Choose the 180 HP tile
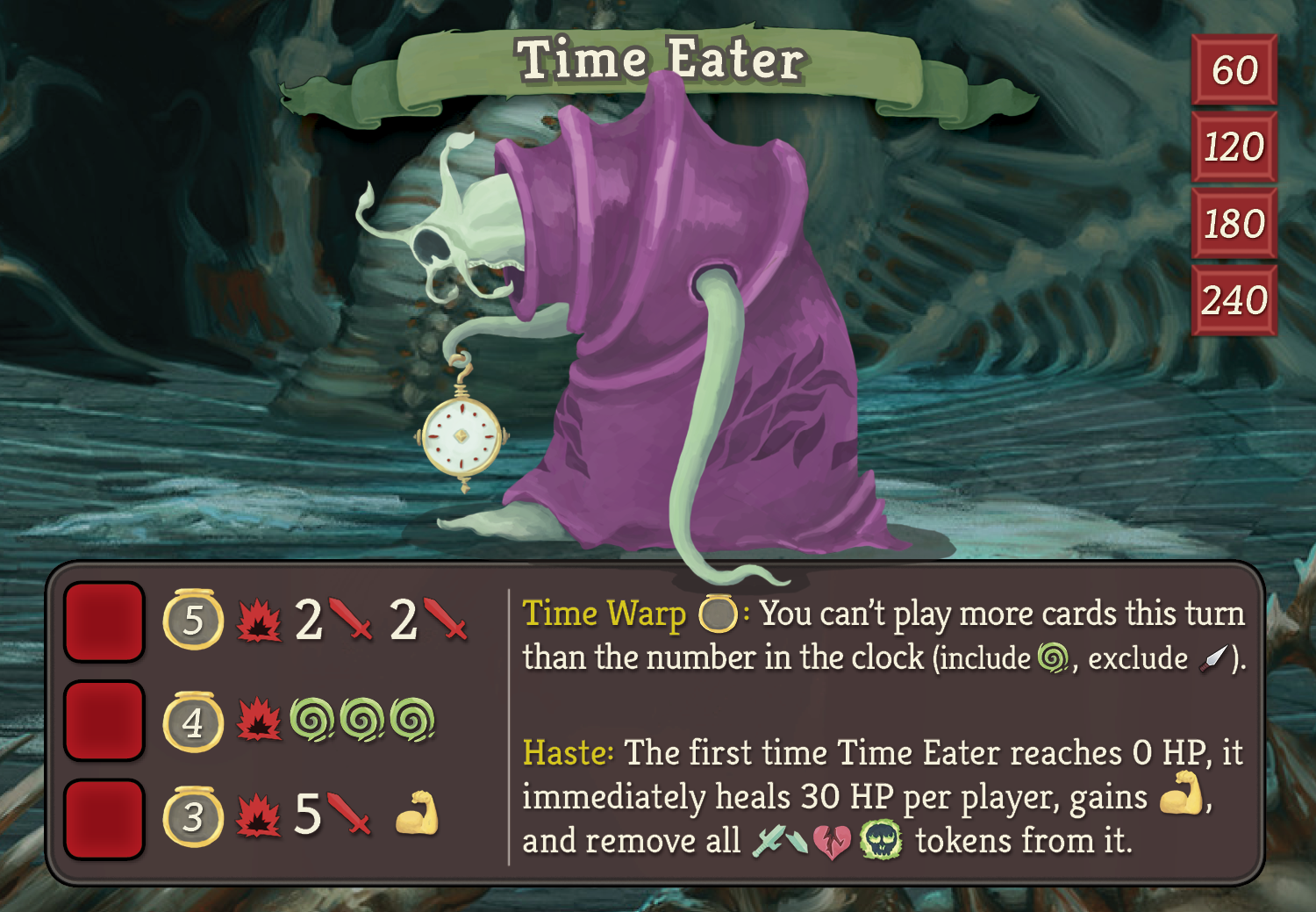1316x912 pixels. point(1234,223)
